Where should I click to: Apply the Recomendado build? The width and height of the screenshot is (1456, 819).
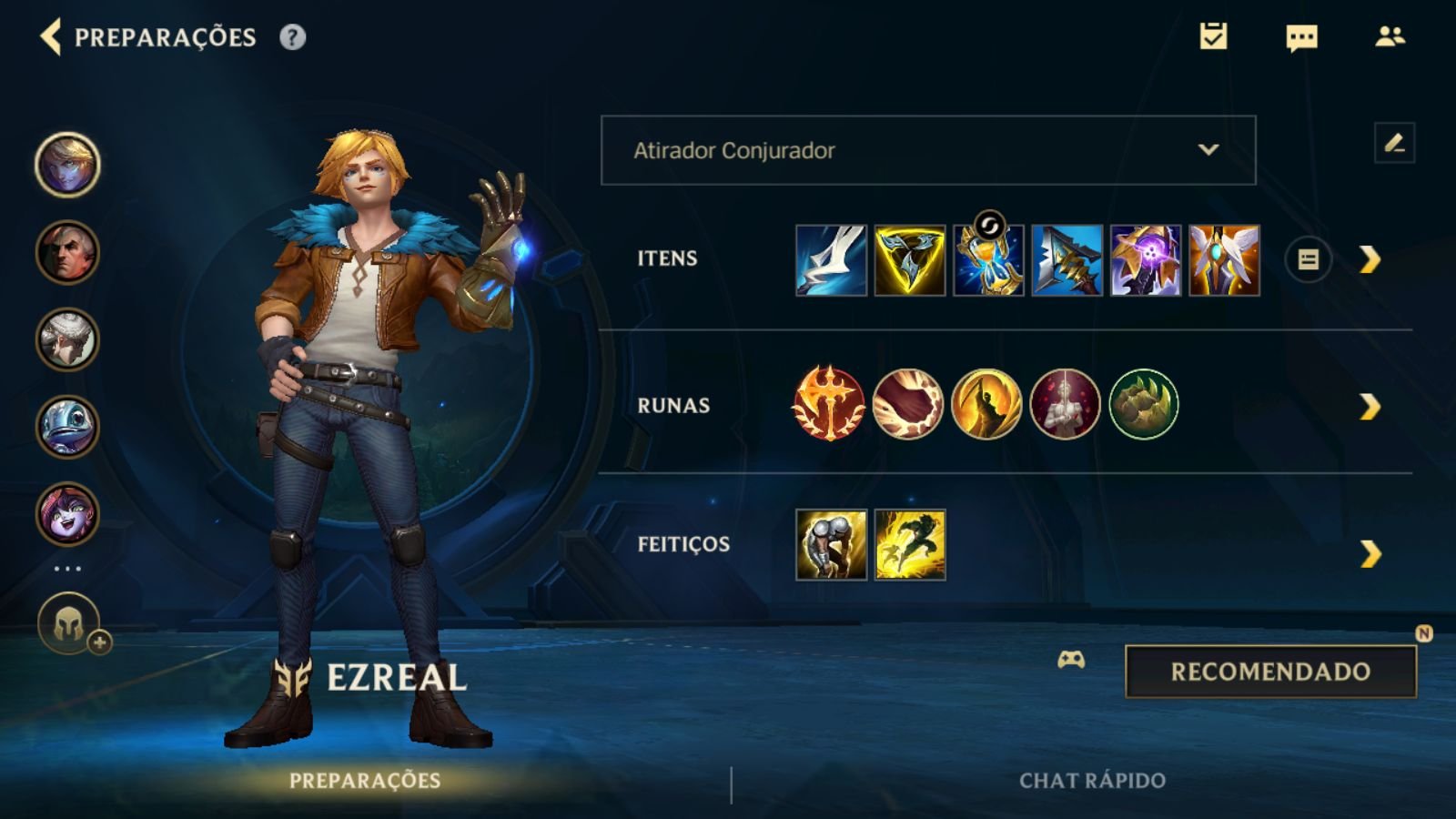pyautogui.click(x=1270, y=672)
